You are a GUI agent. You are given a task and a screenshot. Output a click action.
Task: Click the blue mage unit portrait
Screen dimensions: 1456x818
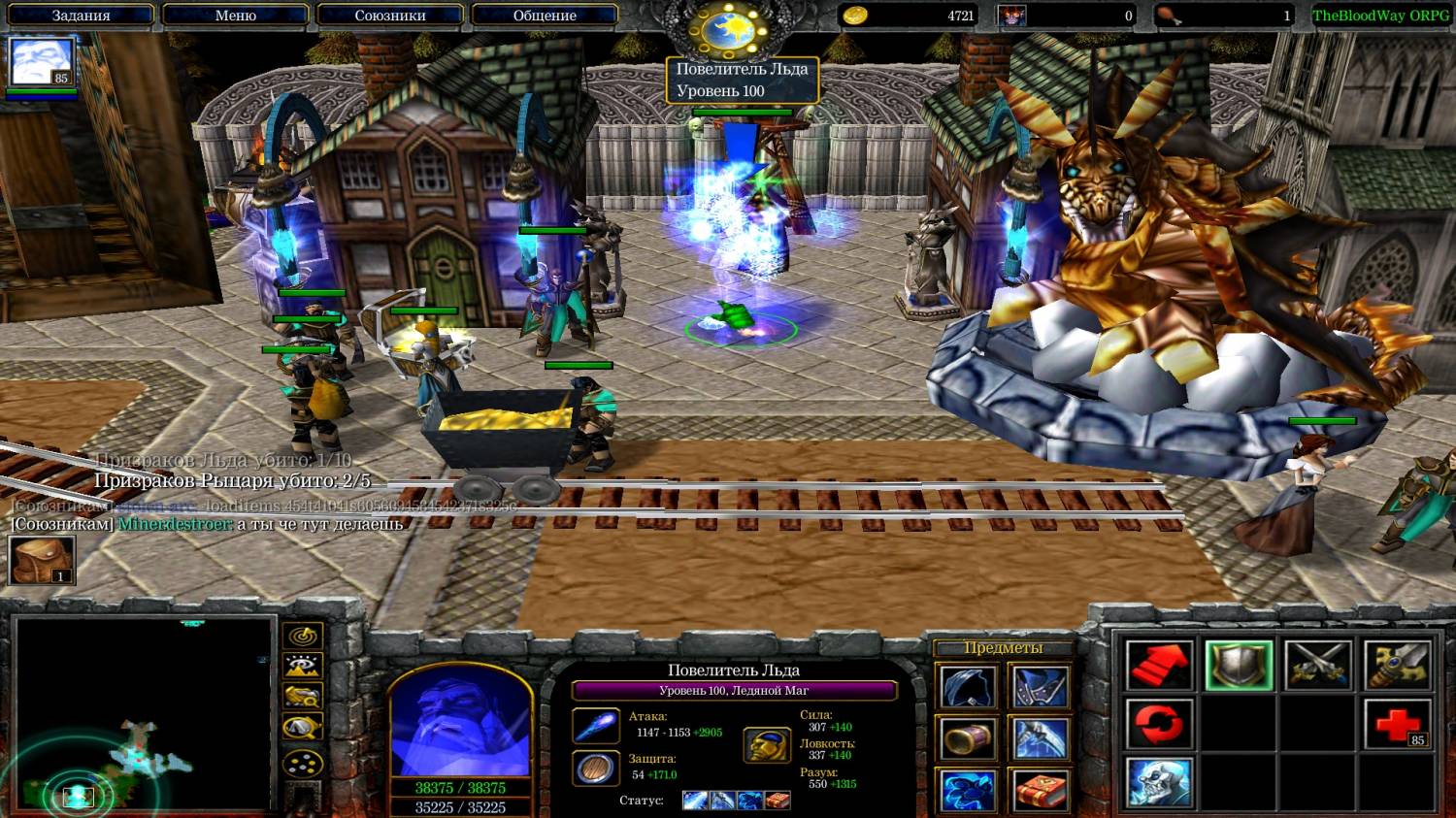(x=460, y=723)
